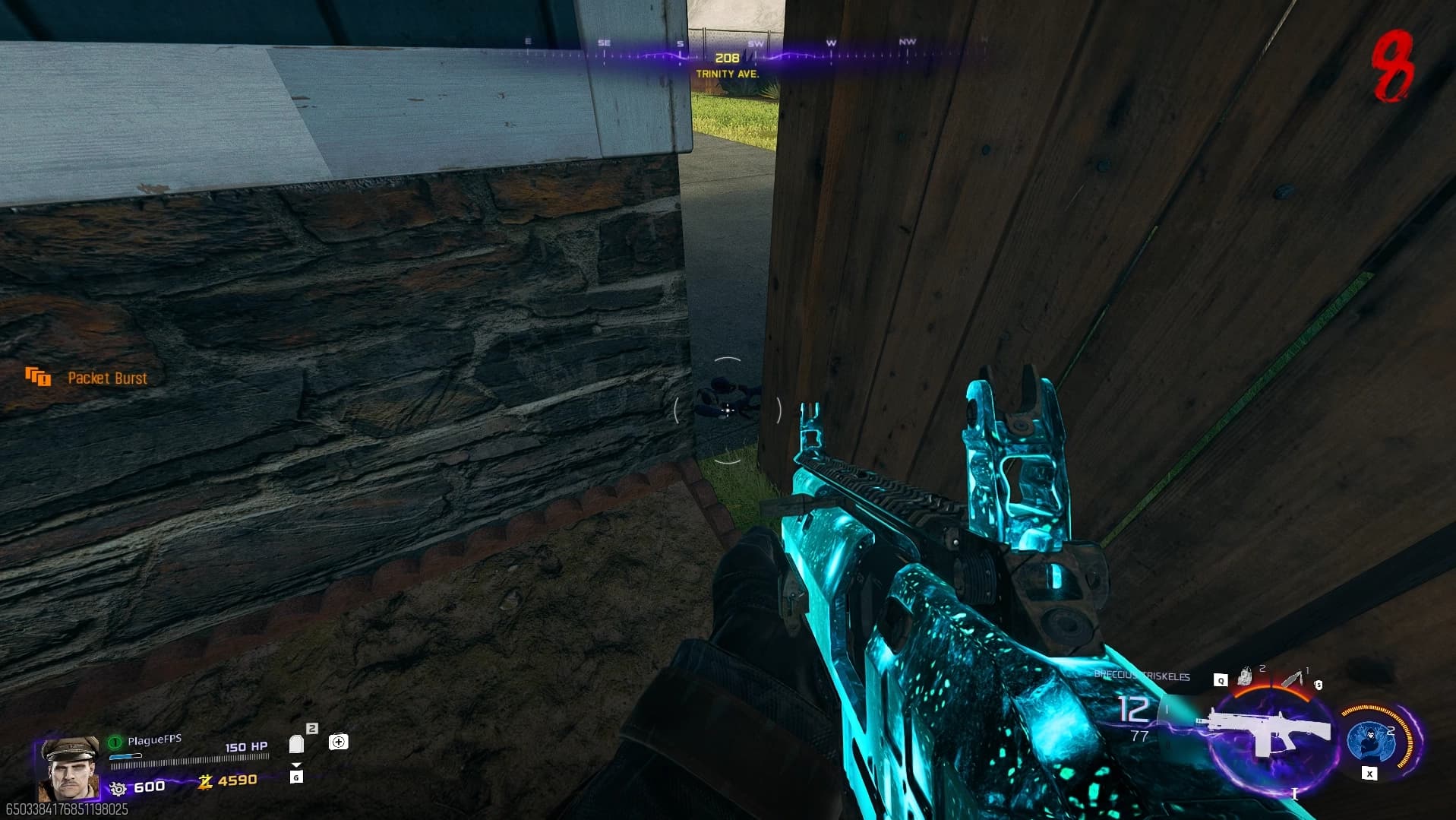Use the self-revive kit icon
The height and width of the screenshot is (820, 1456).
click(x=339, y=742)
